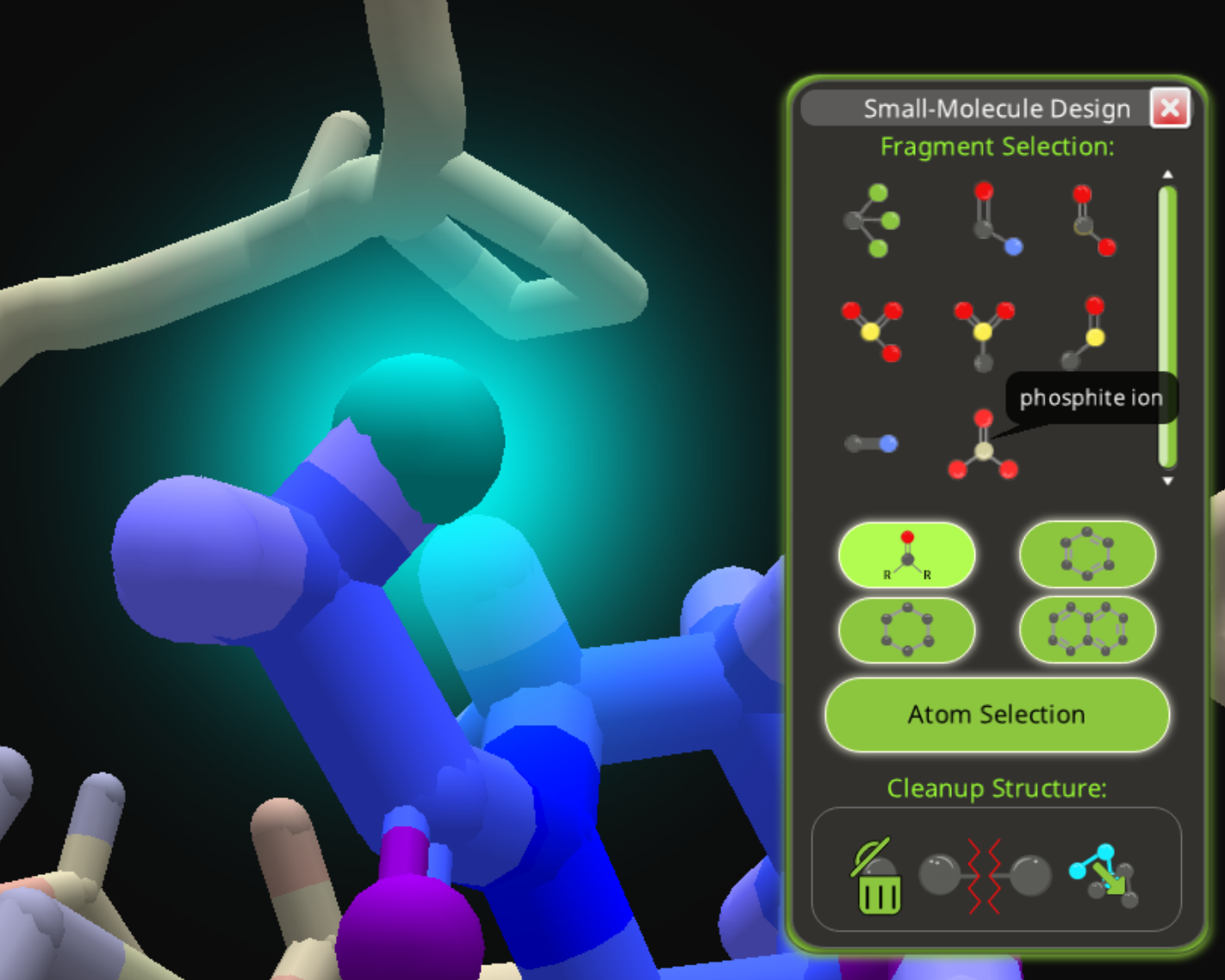Image resolution: width=1225 pixels, height=980 pixels.
Task: Open the Atom Selection section
Action: tap(997, 715)
